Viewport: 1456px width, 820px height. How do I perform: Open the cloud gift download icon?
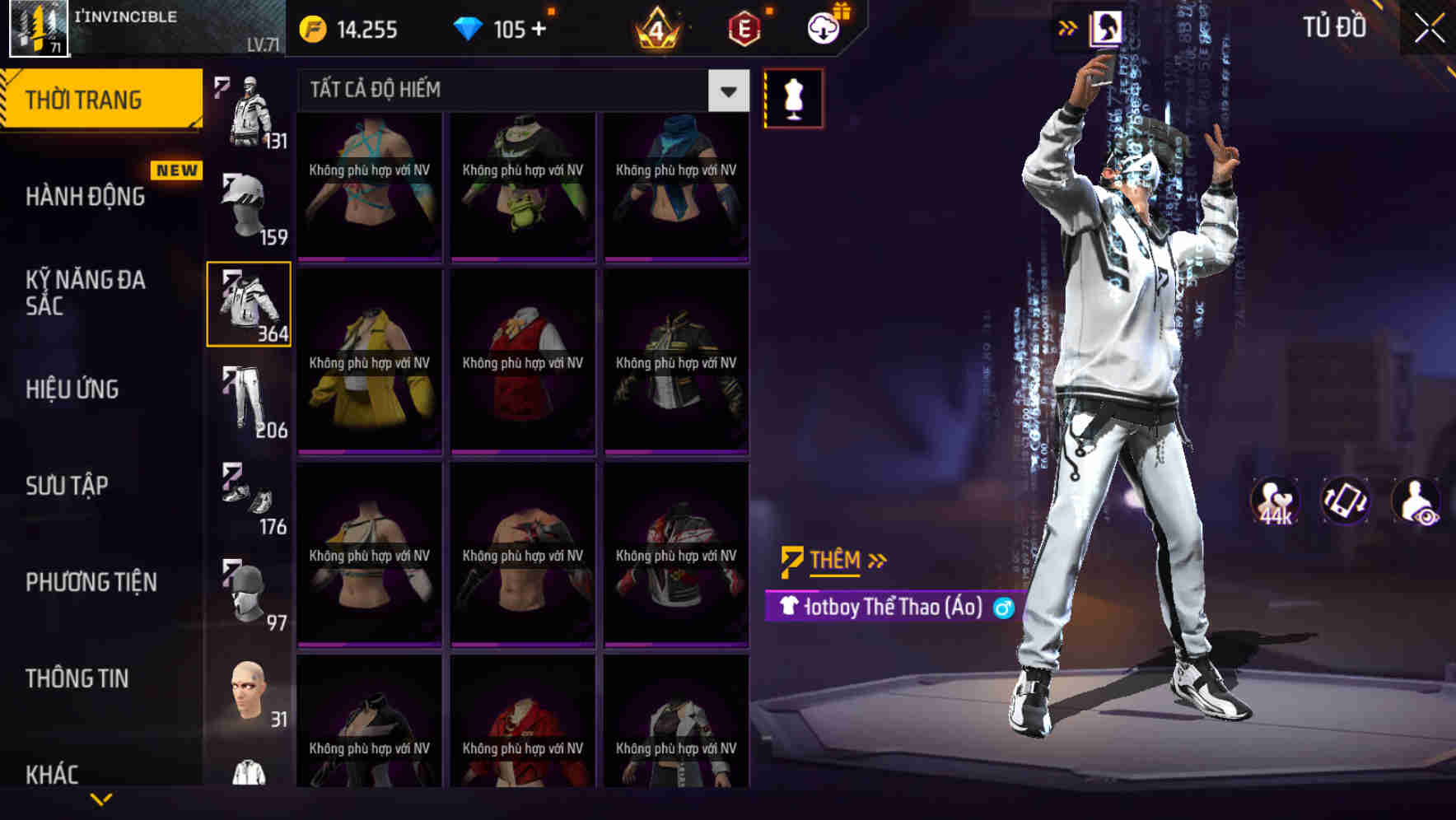[x=823, y=27]
